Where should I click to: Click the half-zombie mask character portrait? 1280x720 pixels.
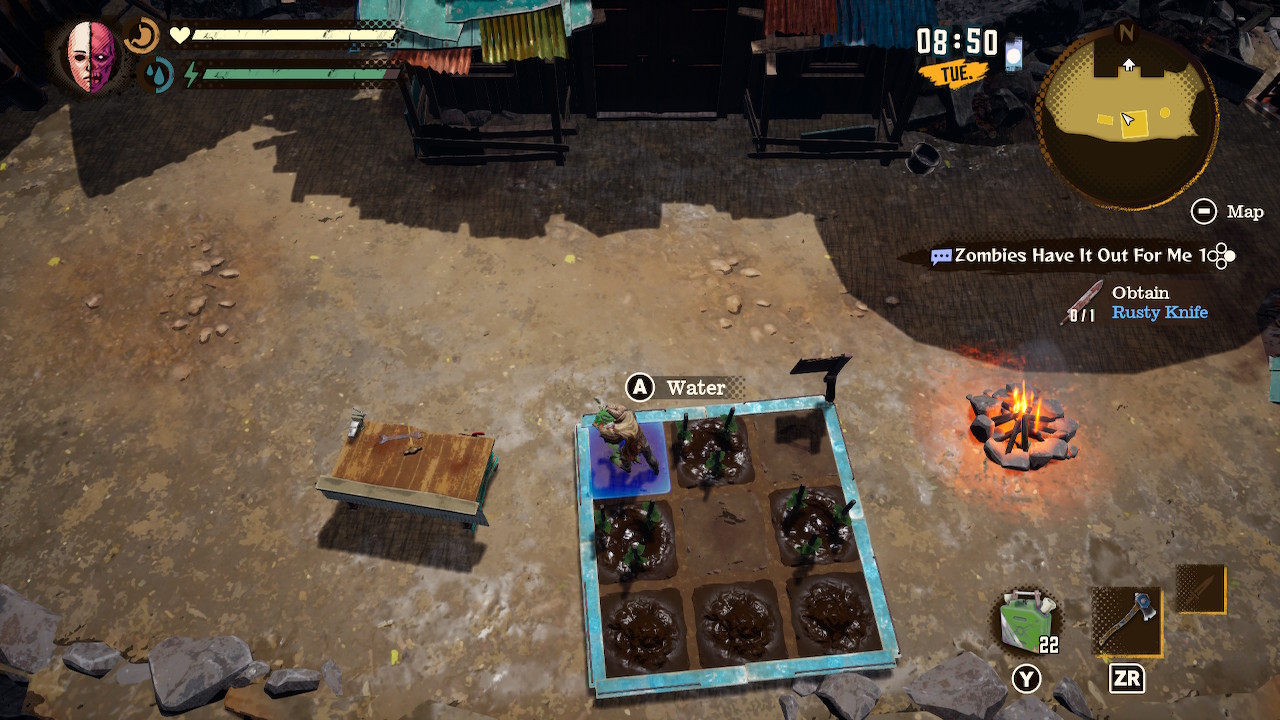point(93,57)
